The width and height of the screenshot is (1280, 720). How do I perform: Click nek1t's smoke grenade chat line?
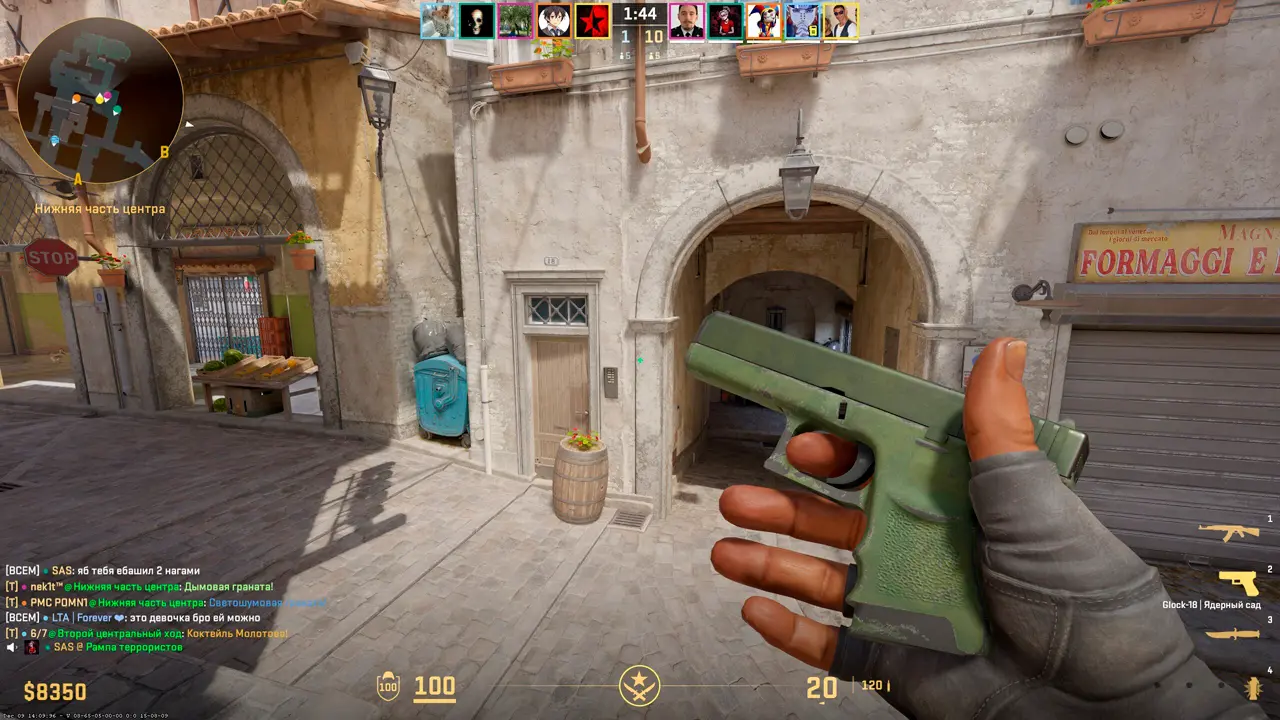139,587
